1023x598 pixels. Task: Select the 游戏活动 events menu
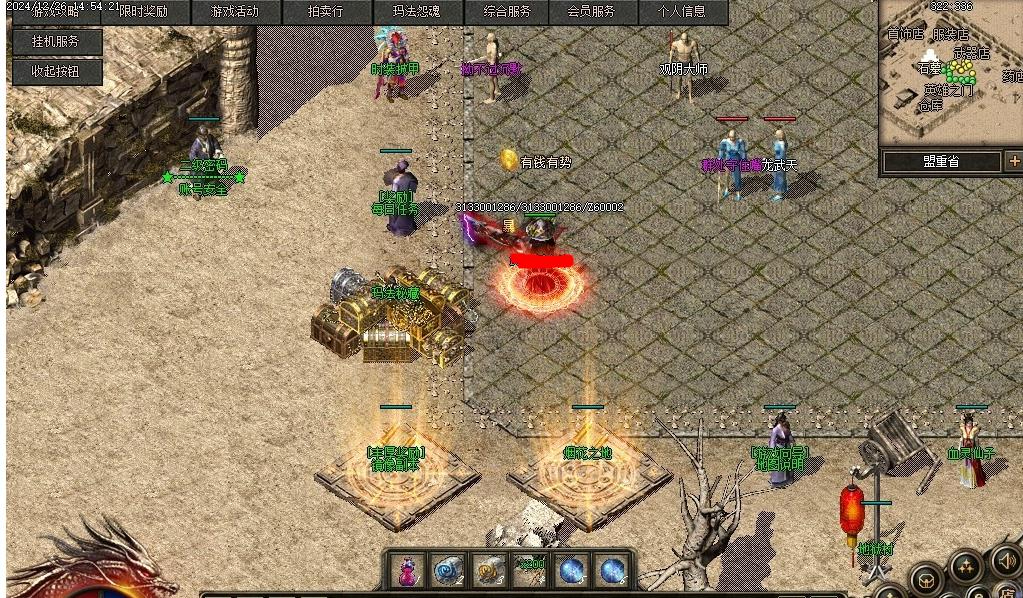point(234,12)
